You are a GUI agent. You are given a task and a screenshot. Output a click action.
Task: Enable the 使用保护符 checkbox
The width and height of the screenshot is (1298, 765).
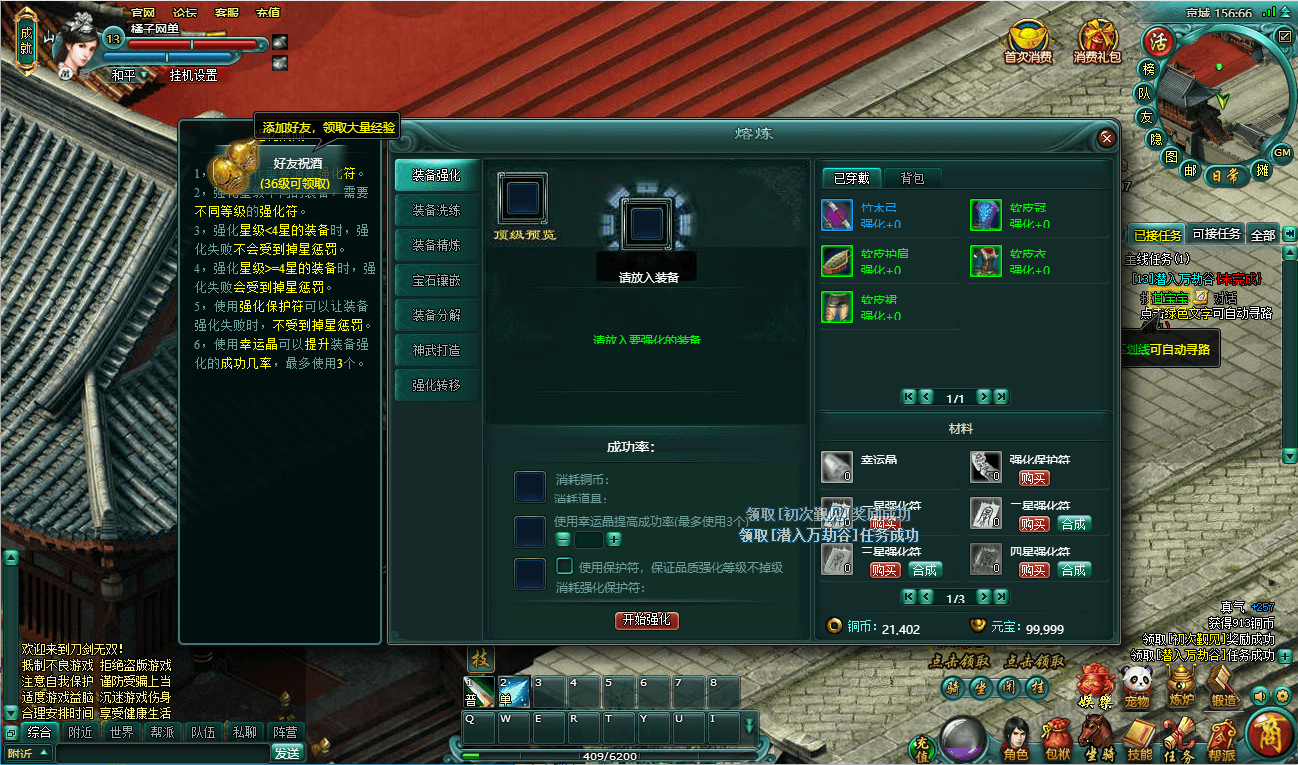563,565
